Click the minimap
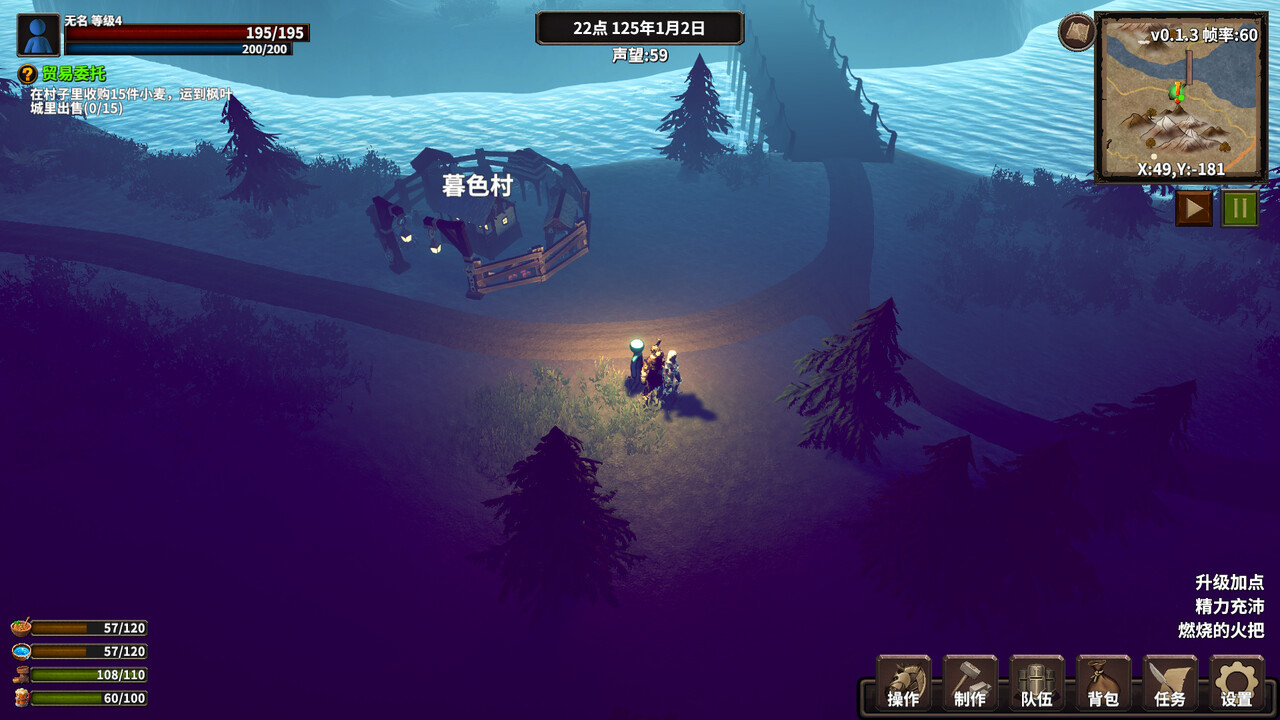The image size is (1280, 720). click(1181, 97)
